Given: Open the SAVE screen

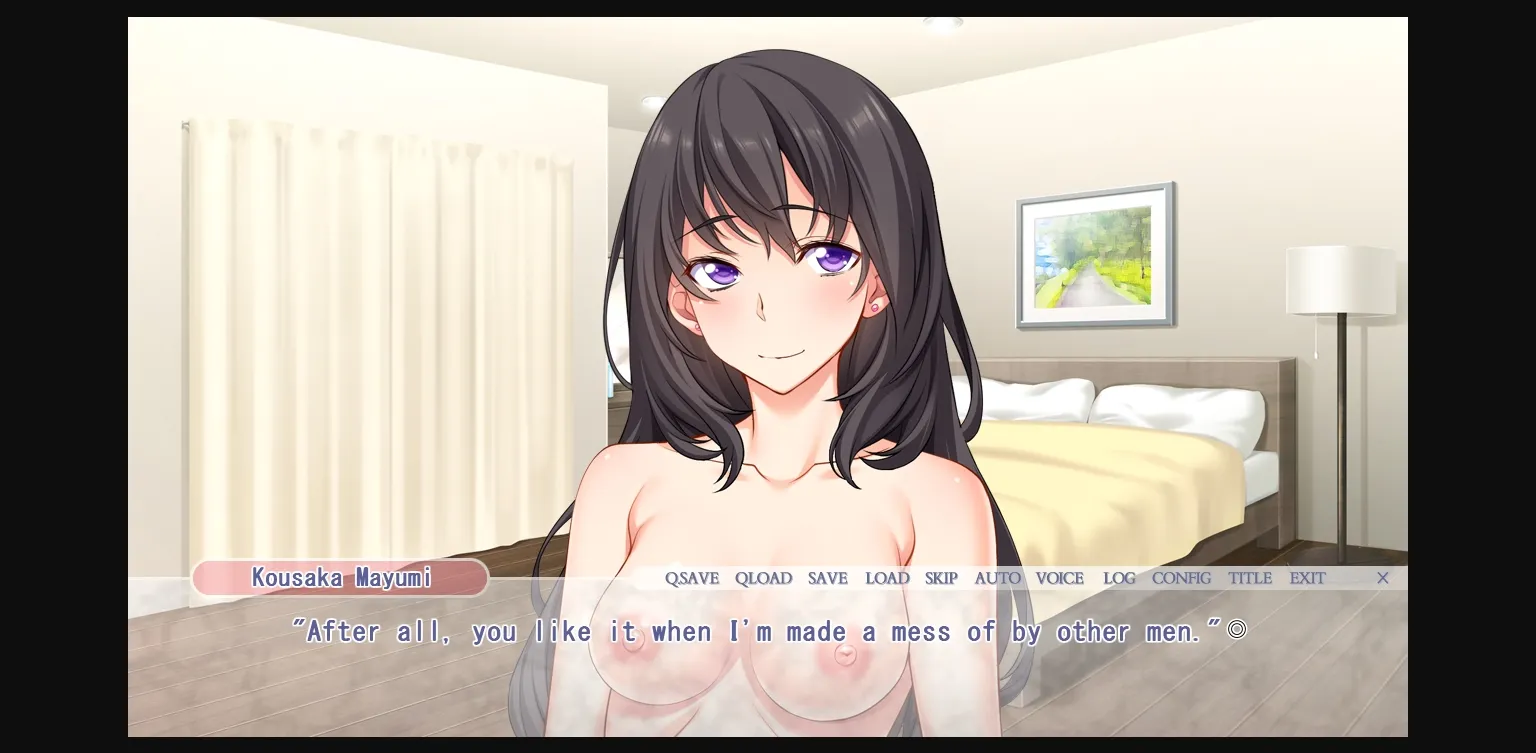Looking at the screenshot, I should [x=827, y=578].
